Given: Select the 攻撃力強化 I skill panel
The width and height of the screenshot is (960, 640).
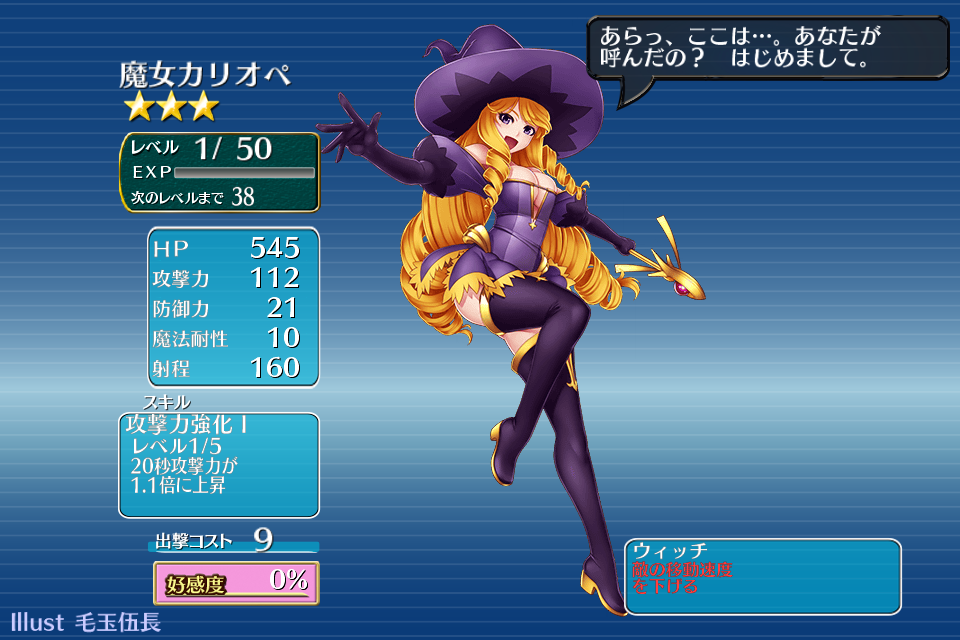Looking at the screenshot, I should coord(219,464).
